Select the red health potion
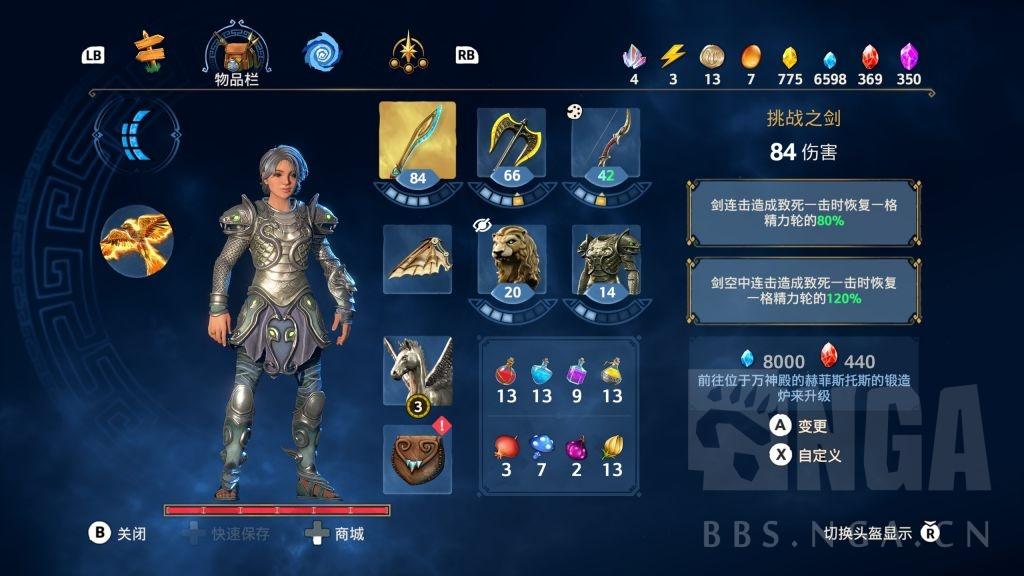The image size is (1024, 576). pos(507,380)
